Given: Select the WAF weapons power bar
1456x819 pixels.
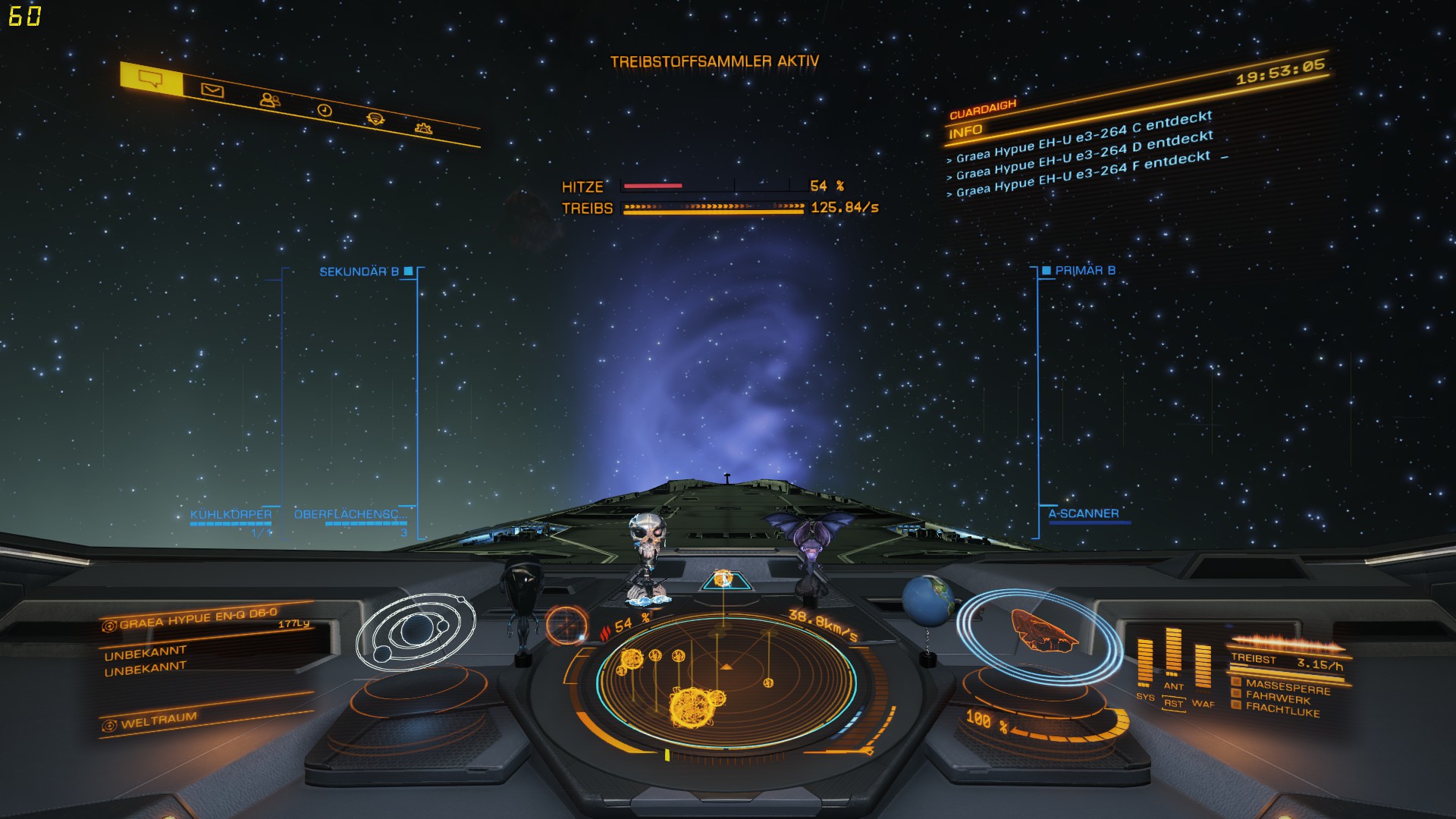Looking at the screenshot, I should click(1203, 667).
